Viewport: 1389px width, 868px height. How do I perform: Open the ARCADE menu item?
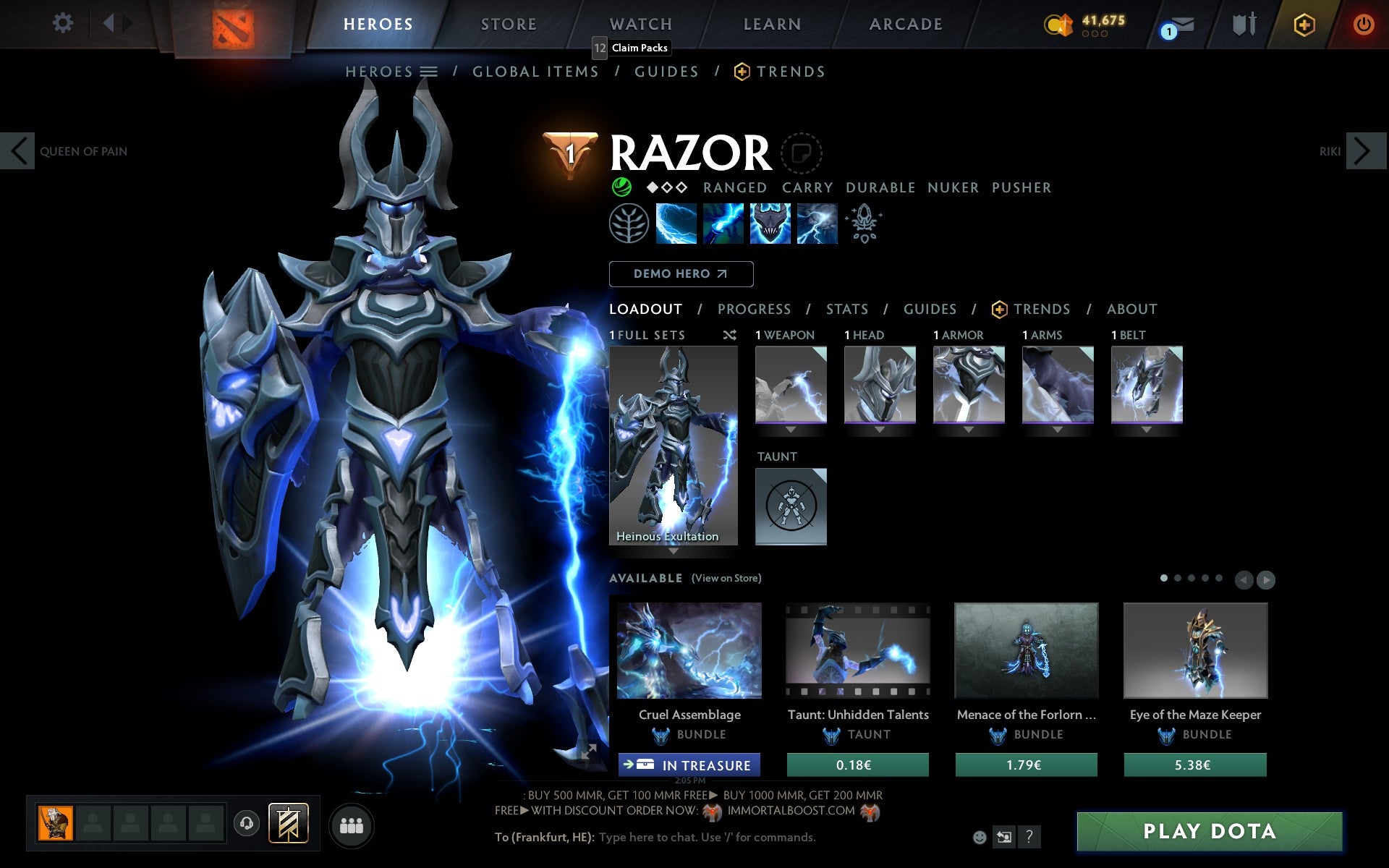[905, 24]
